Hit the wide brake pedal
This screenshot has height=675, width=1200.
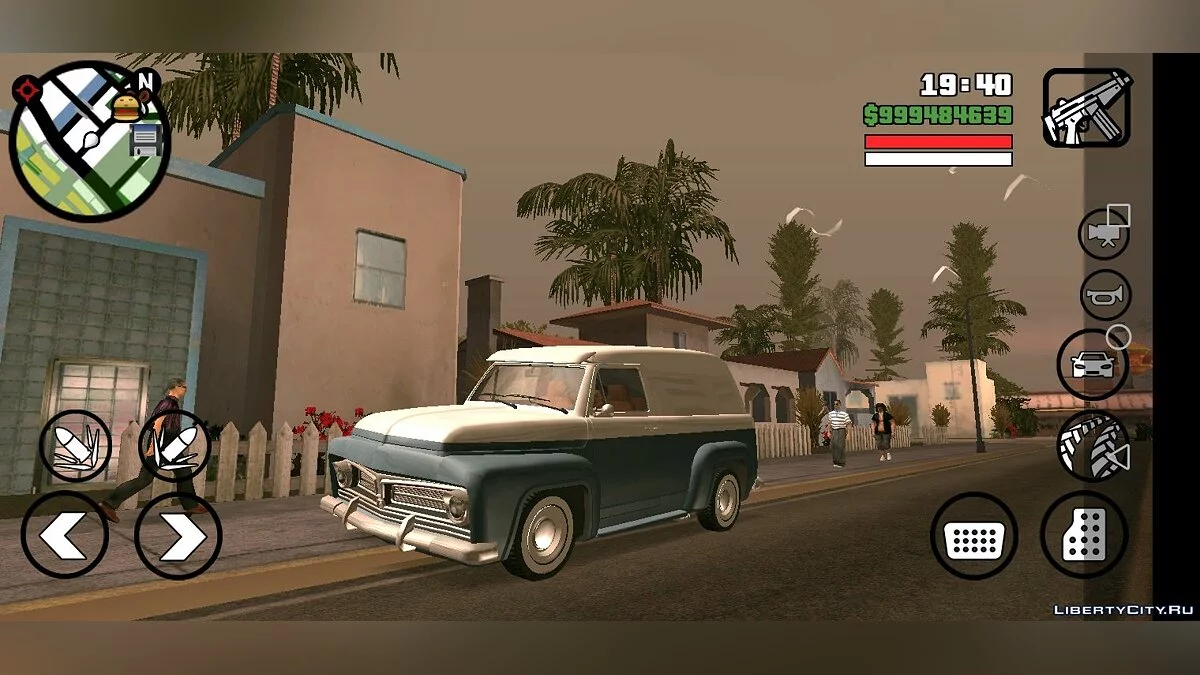973,536
